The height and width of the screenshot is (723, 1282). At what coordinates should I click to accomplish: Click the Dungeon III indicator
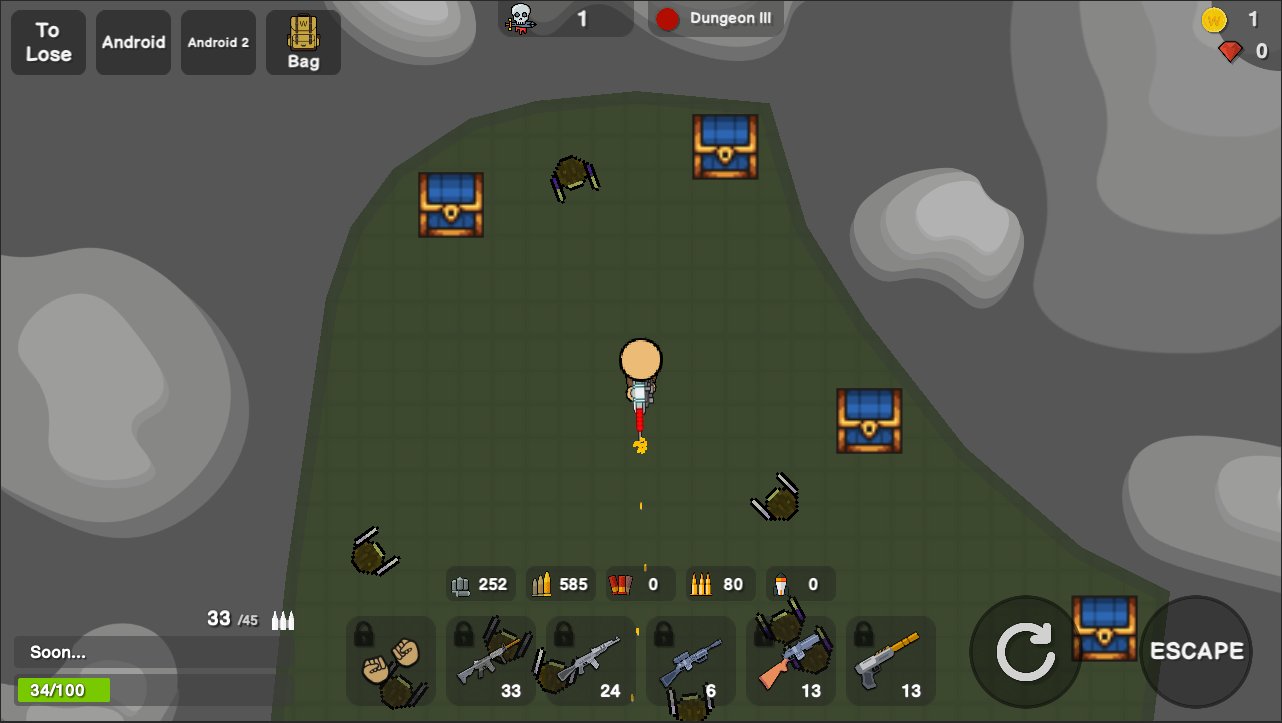[716, 18]
